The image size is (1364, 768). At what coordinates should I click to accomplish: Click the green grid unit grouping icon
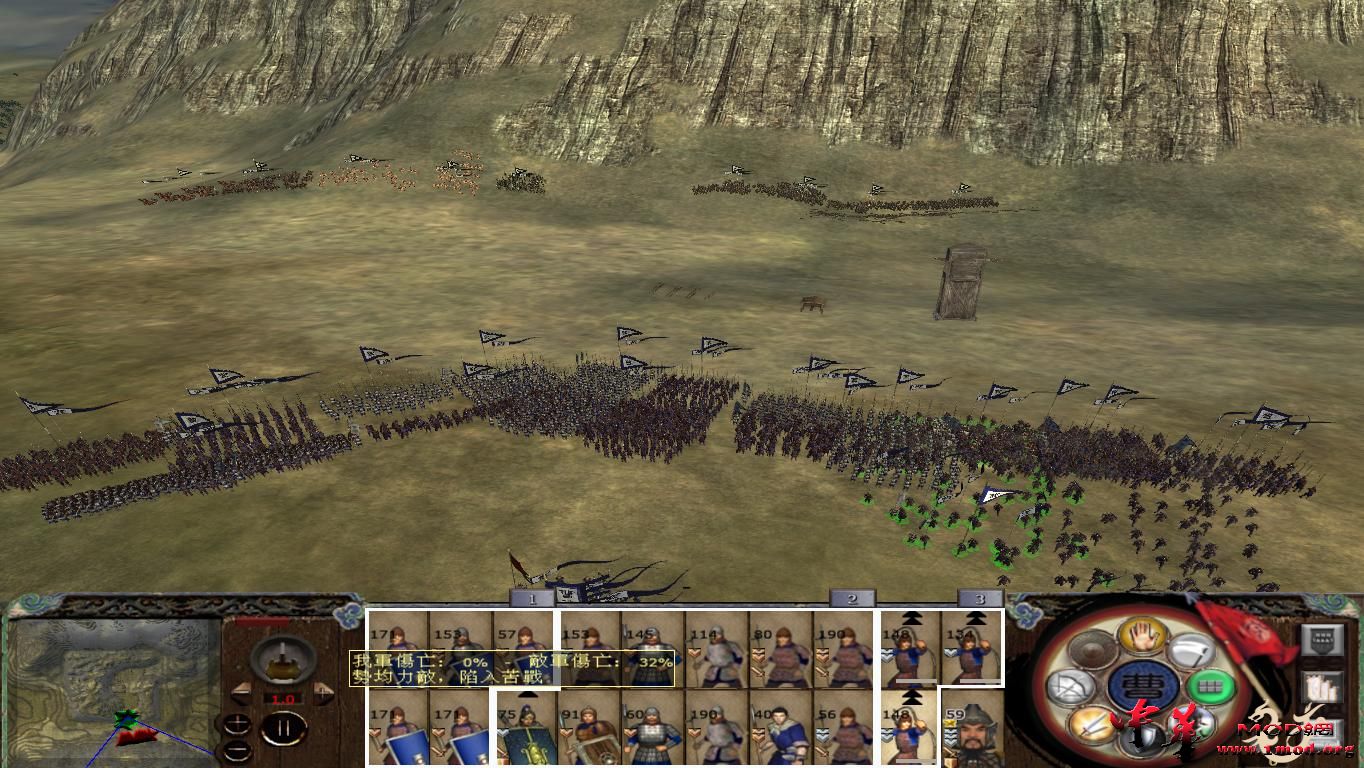click(x=1212, y=687)
